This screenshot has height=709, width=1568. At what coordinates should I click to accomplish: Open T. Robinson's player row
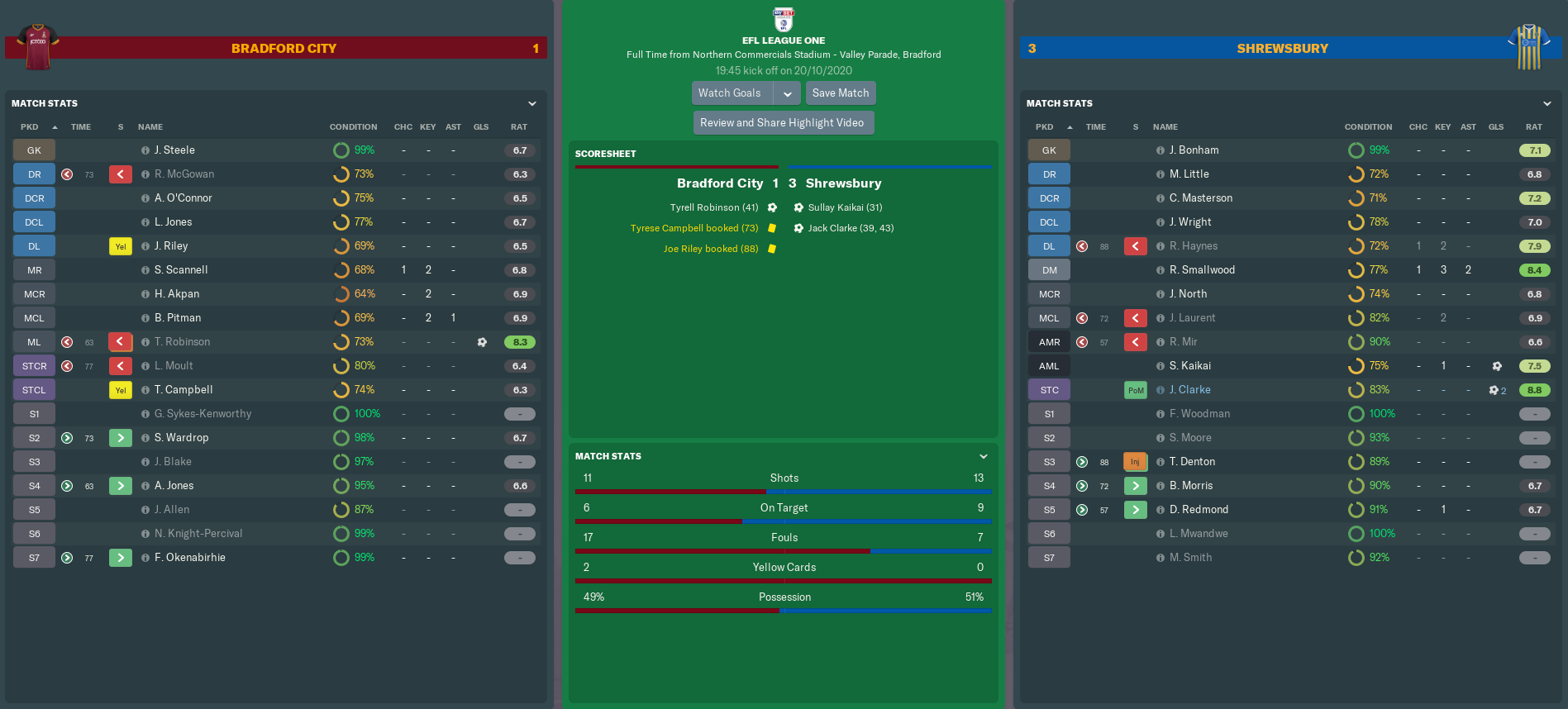click(182, 342)
